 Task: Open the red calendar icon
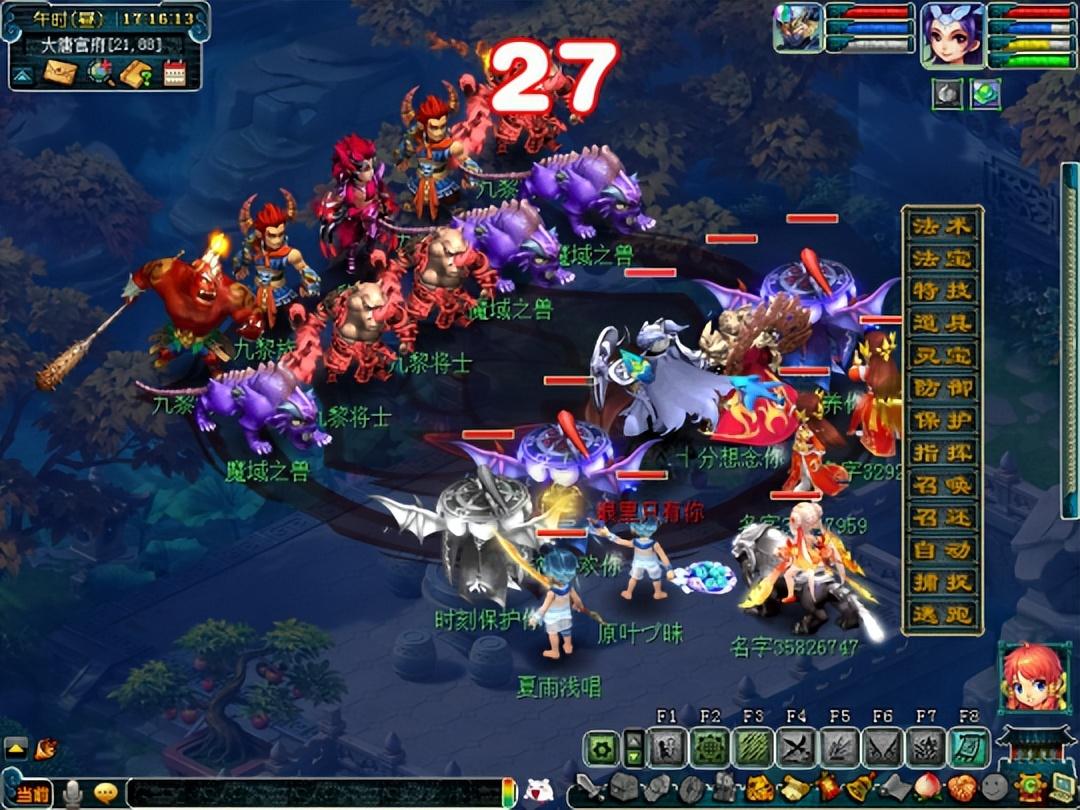coord(174,73)
